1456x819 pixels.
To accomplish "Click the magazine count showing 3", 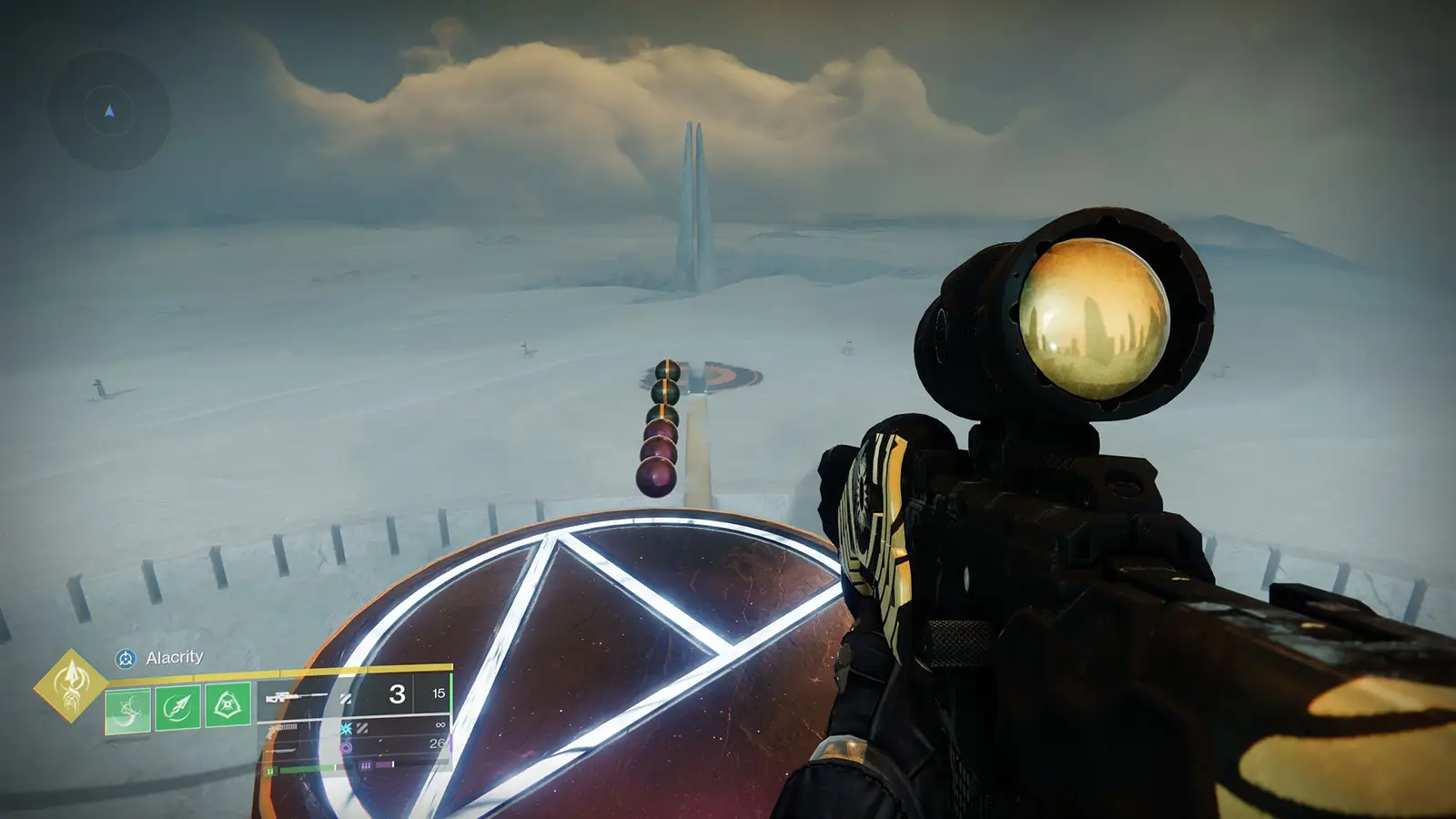I will point(397,696).
